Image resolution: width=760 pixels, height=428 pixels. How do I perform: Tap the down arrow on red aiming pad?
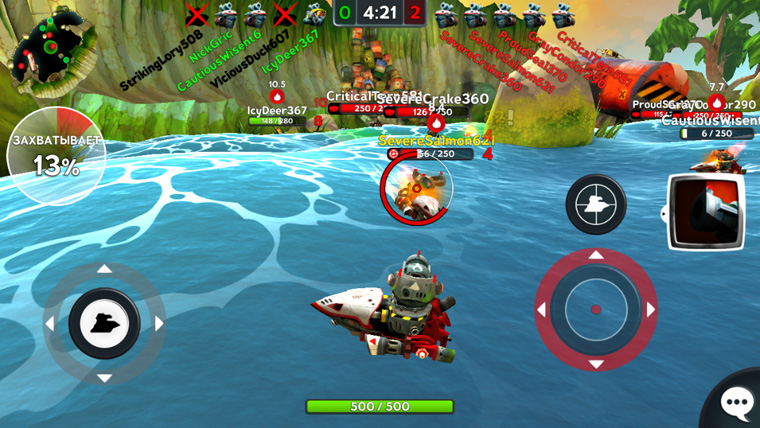point(596,364)
